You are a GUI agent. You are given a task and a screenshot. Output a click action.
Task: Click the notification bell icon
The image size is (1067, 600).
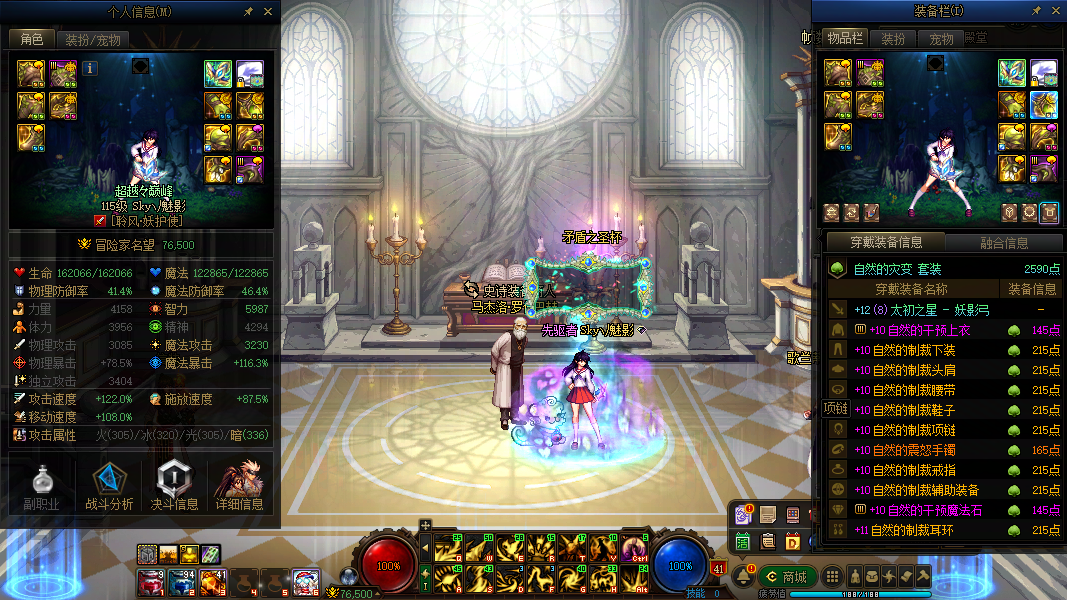pos(743,577)
